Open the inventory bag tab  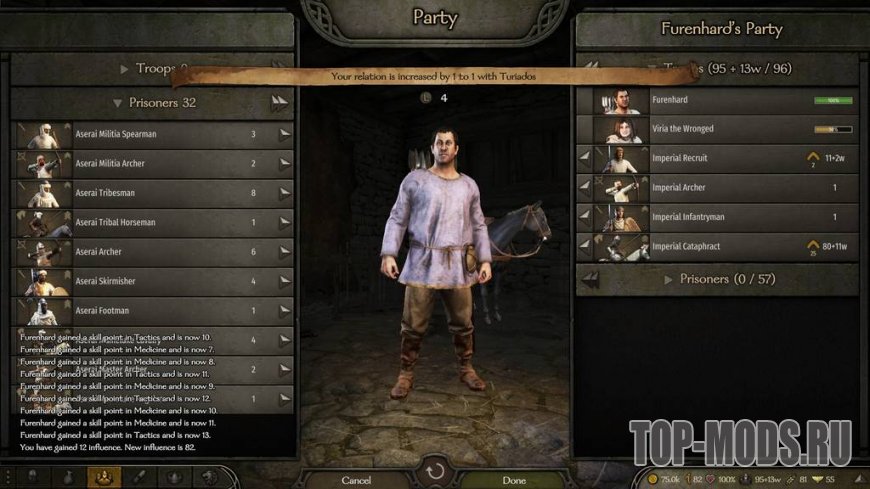[x=67, y=478]
